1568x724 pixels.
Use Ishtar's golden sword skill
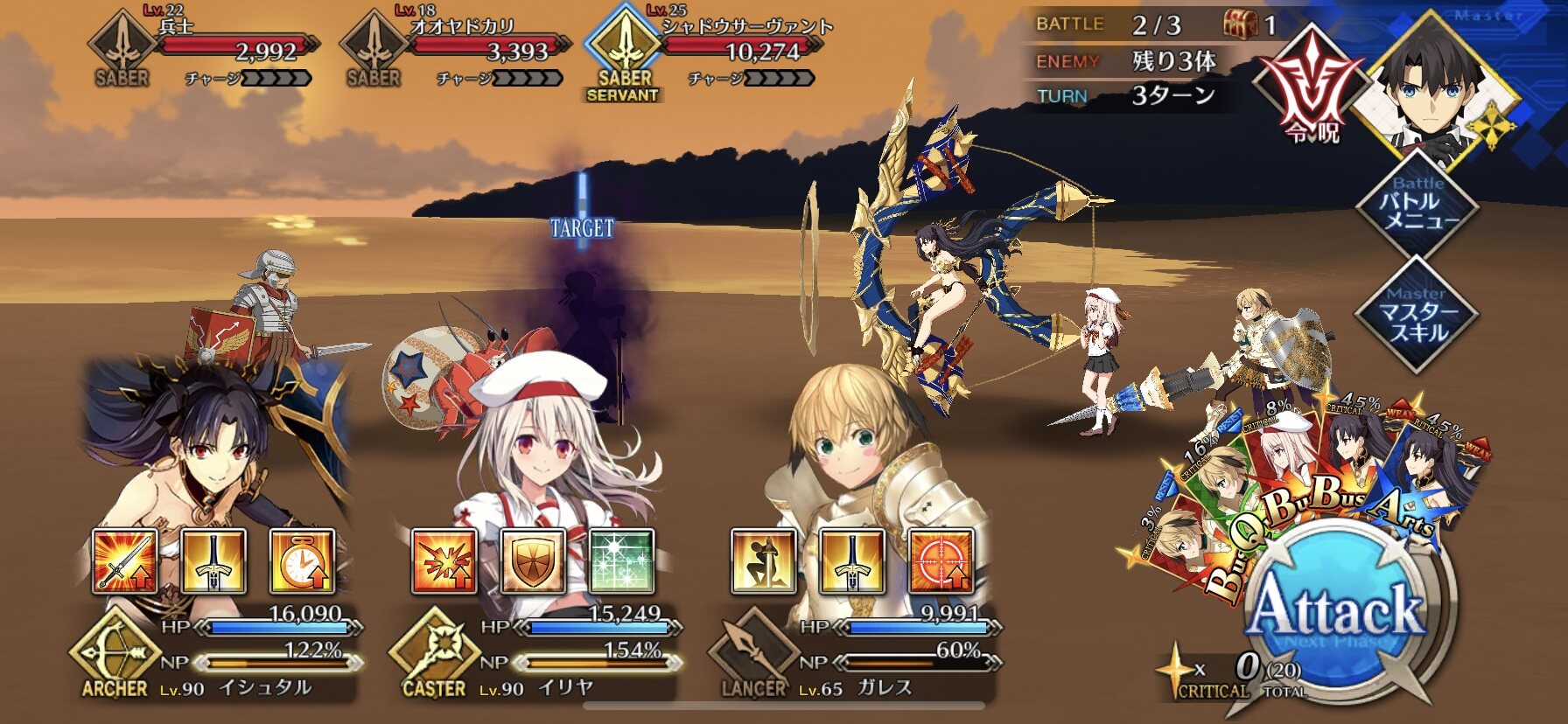click(213, 561)
